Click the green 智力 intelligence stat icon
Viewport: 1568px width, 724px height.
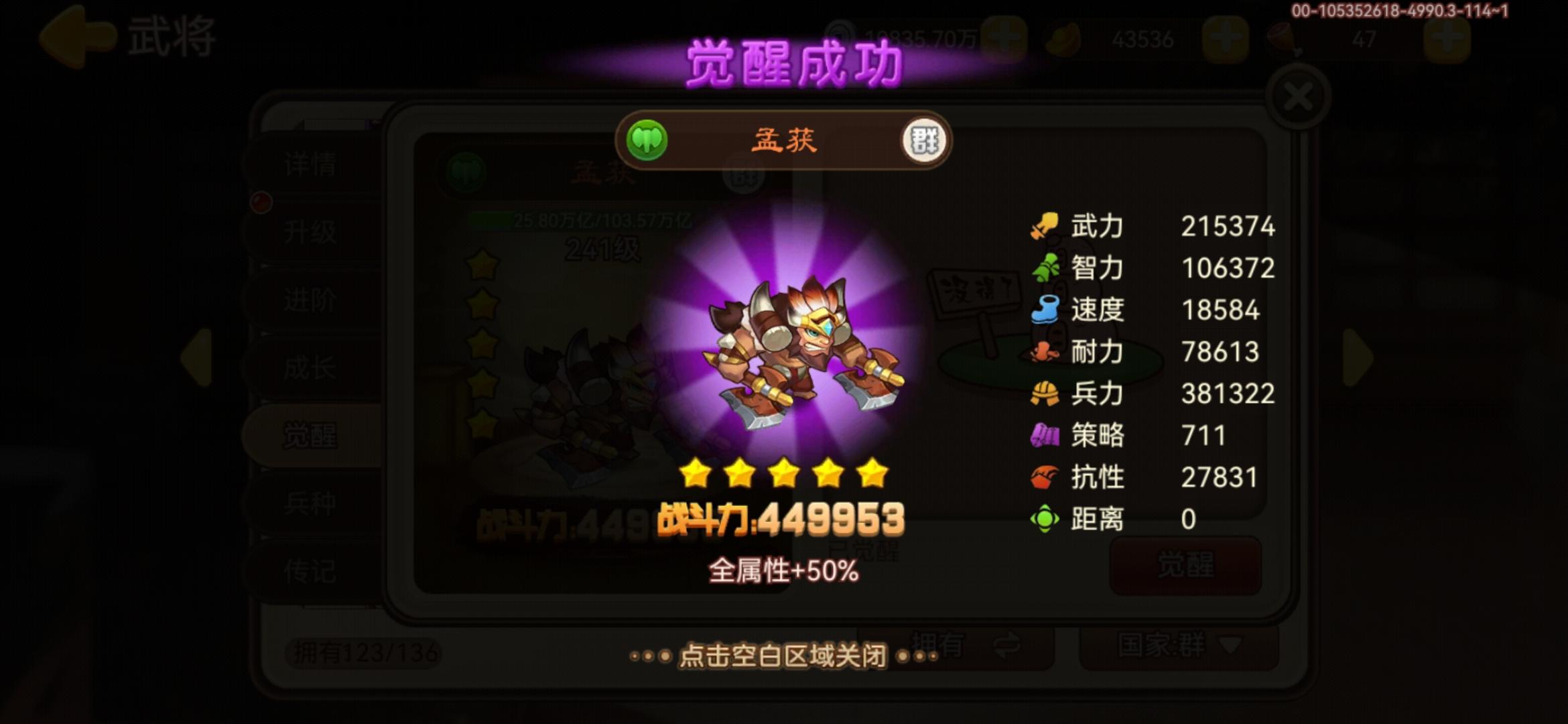point(1046,268)
